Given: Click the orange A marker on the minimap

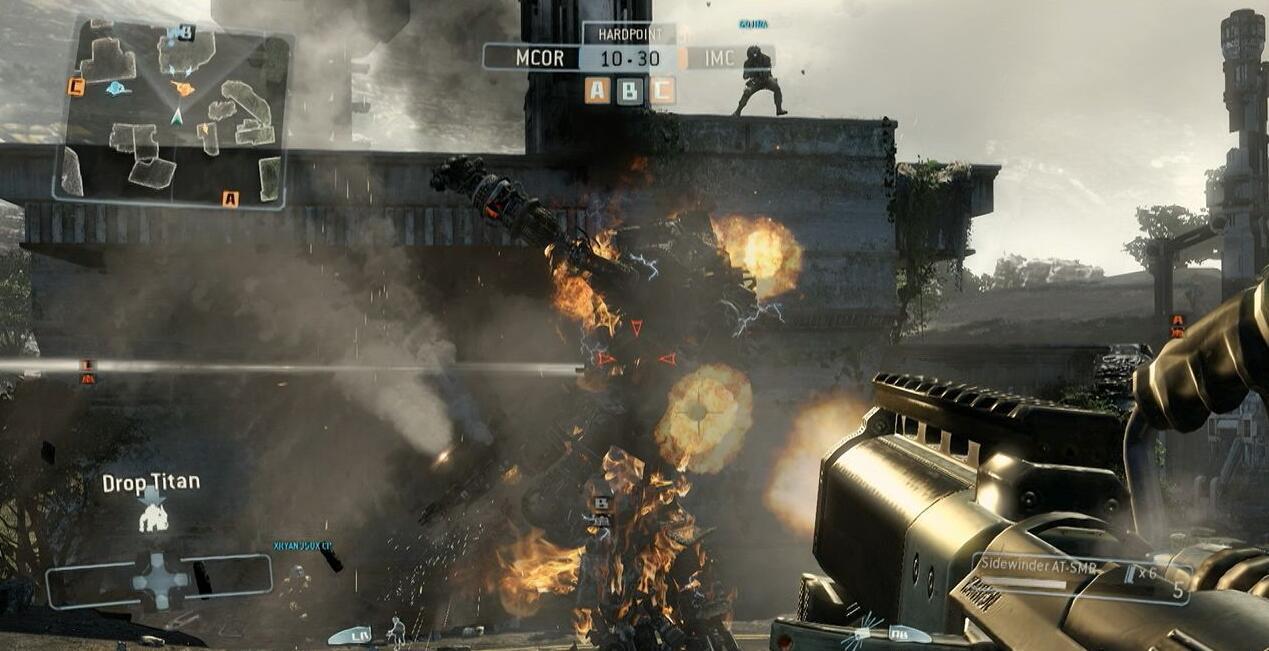Looking at the screenshot, I should (x=231, y=199).
